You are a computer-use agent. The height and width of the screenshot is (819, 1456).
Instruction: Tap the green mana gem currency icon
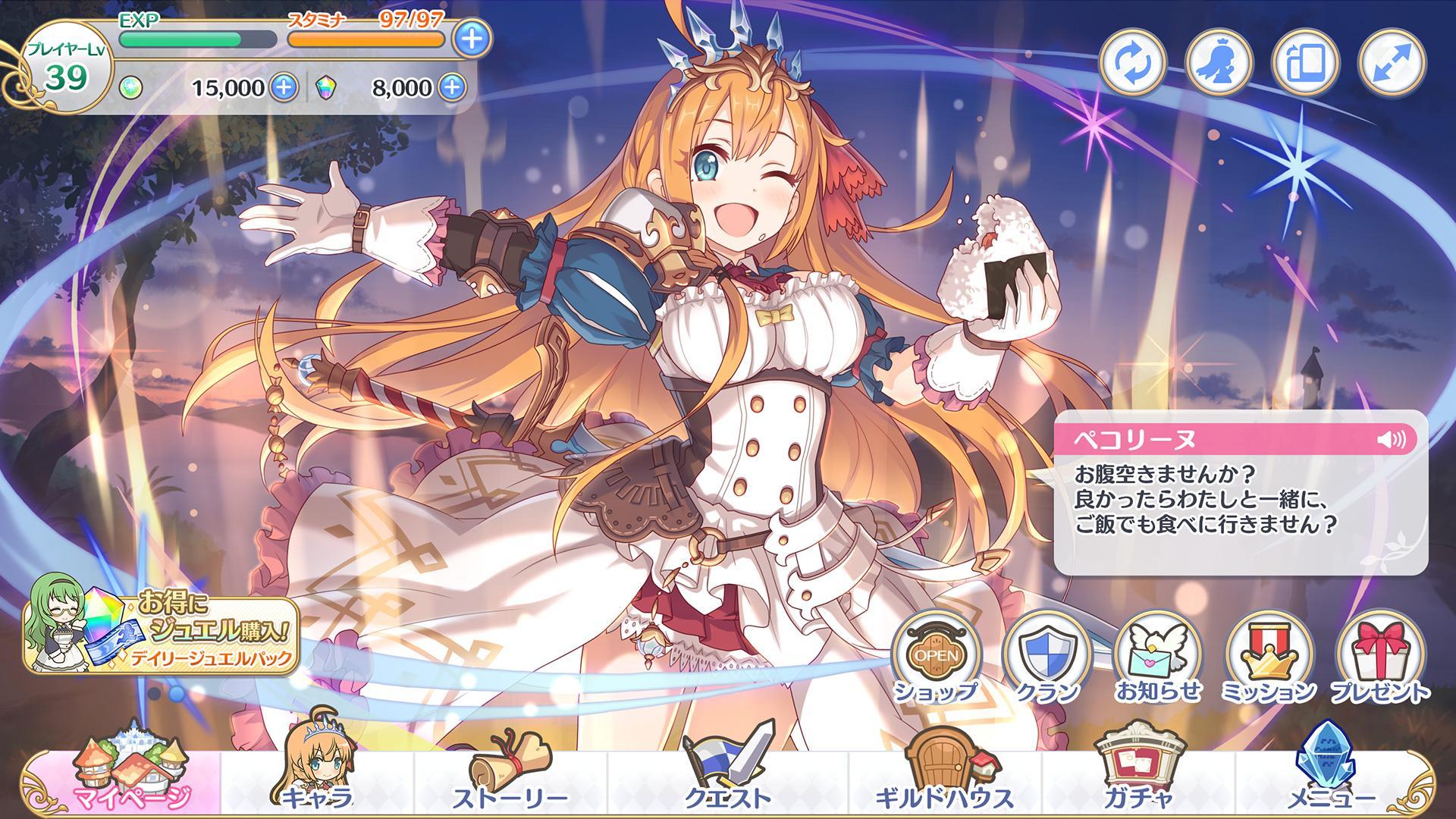pos(133,89)
